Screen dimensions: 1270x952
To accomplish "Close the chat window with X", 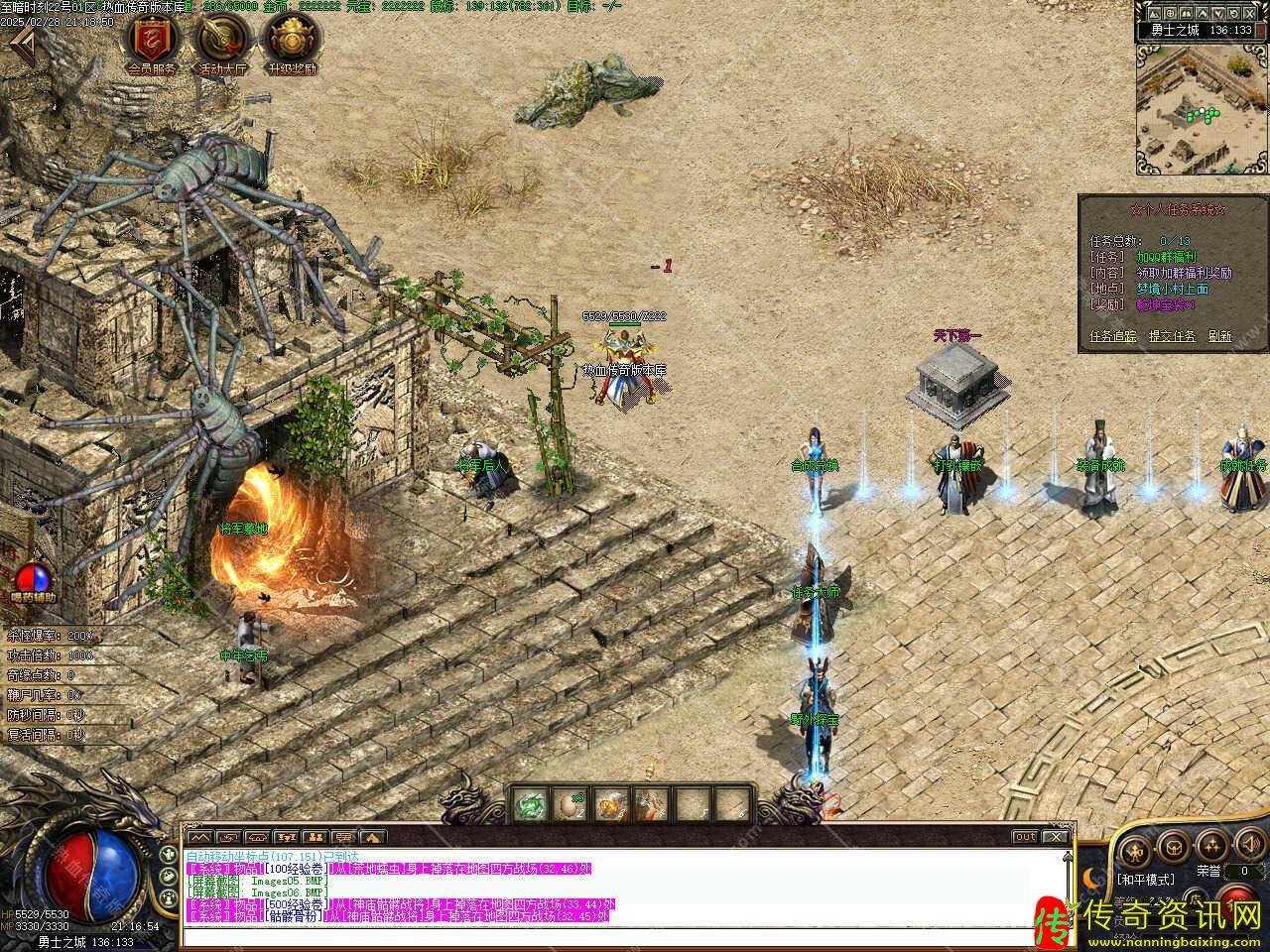I will (1056, 837).
